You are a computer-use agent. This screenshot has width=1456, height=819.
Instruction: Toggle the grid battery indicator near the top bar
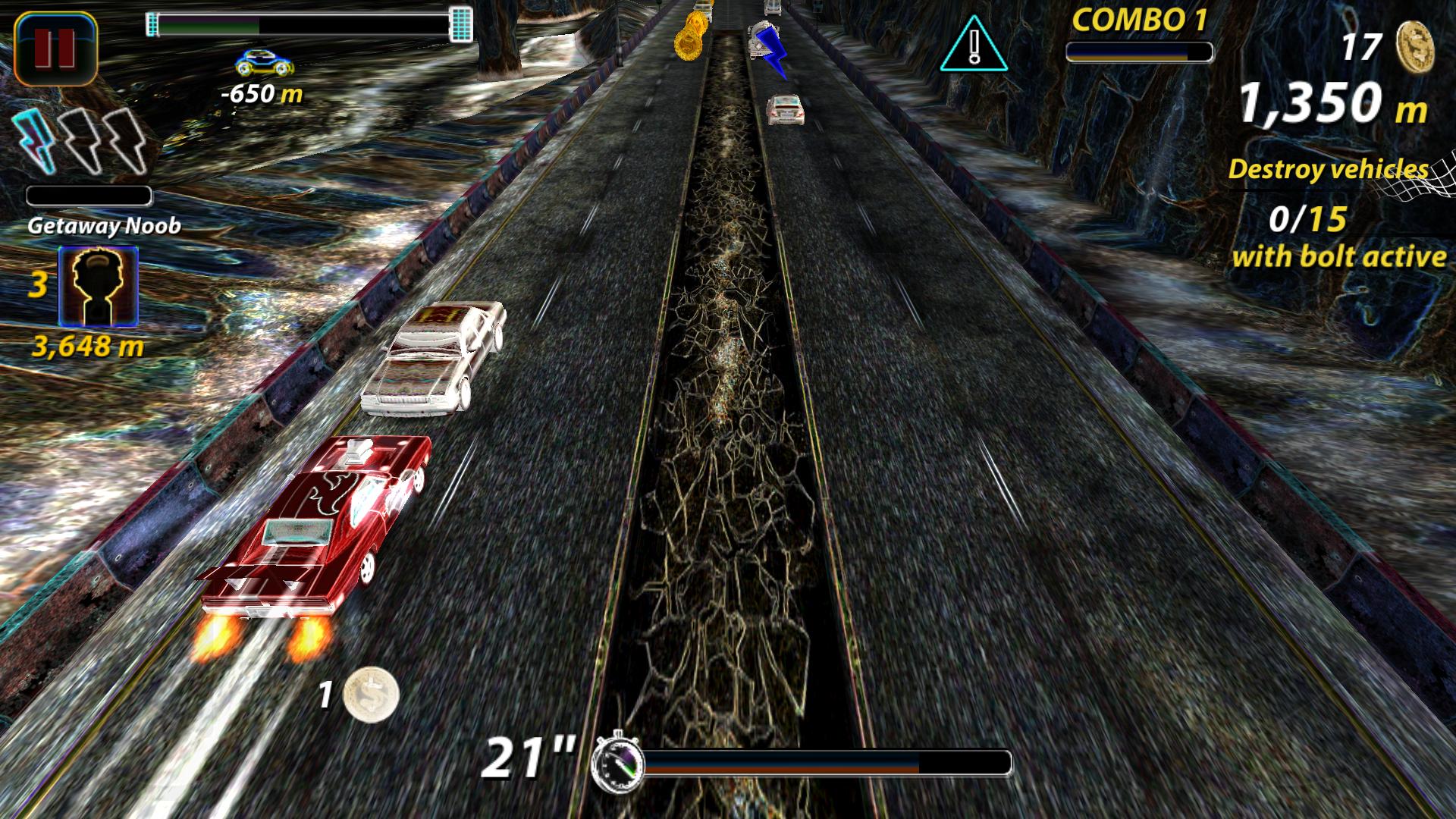pyautogui.click(x=460, y=23)
